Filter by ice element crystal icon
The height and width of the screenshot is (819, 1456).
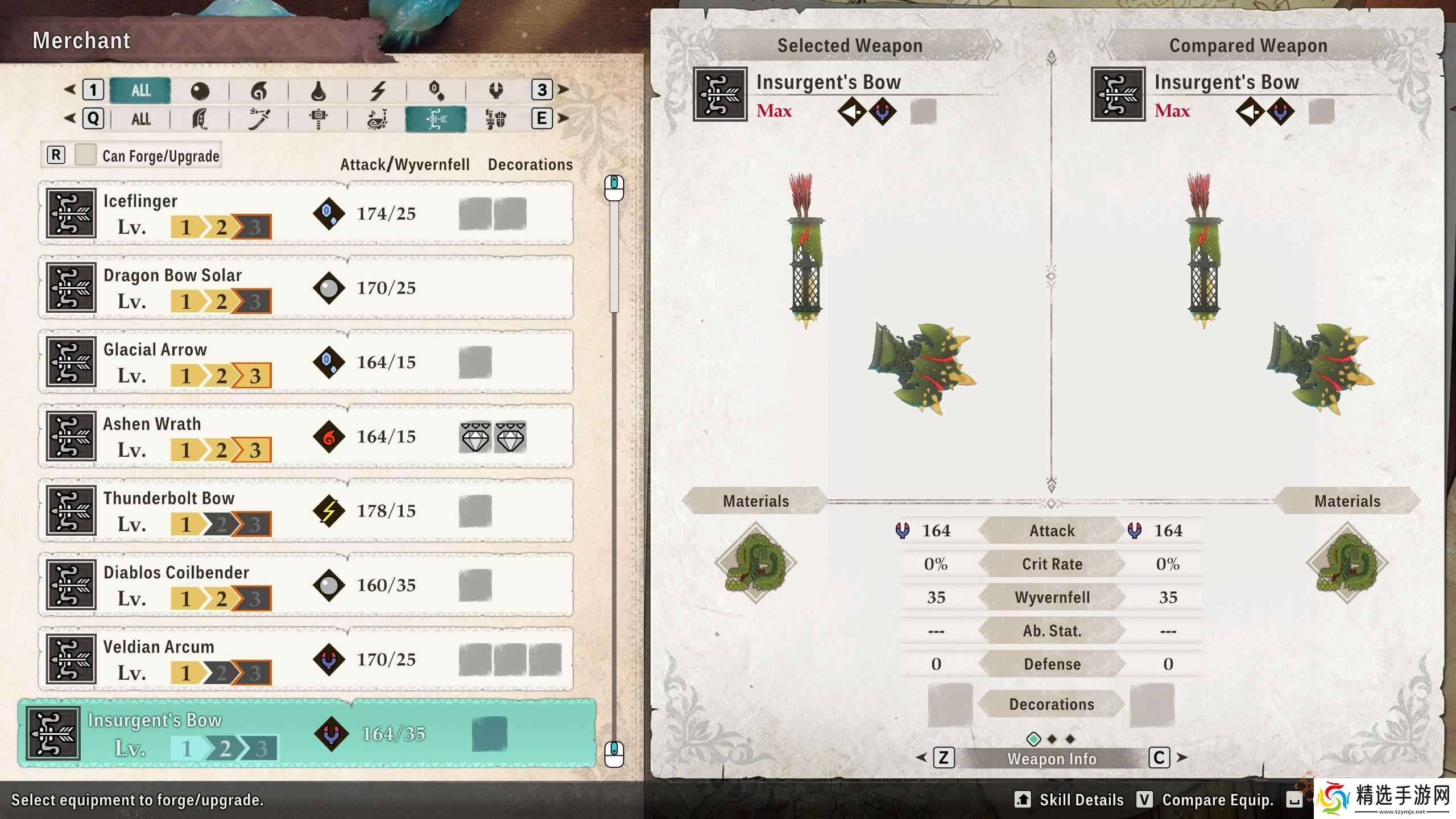click(x=436, y=90)
